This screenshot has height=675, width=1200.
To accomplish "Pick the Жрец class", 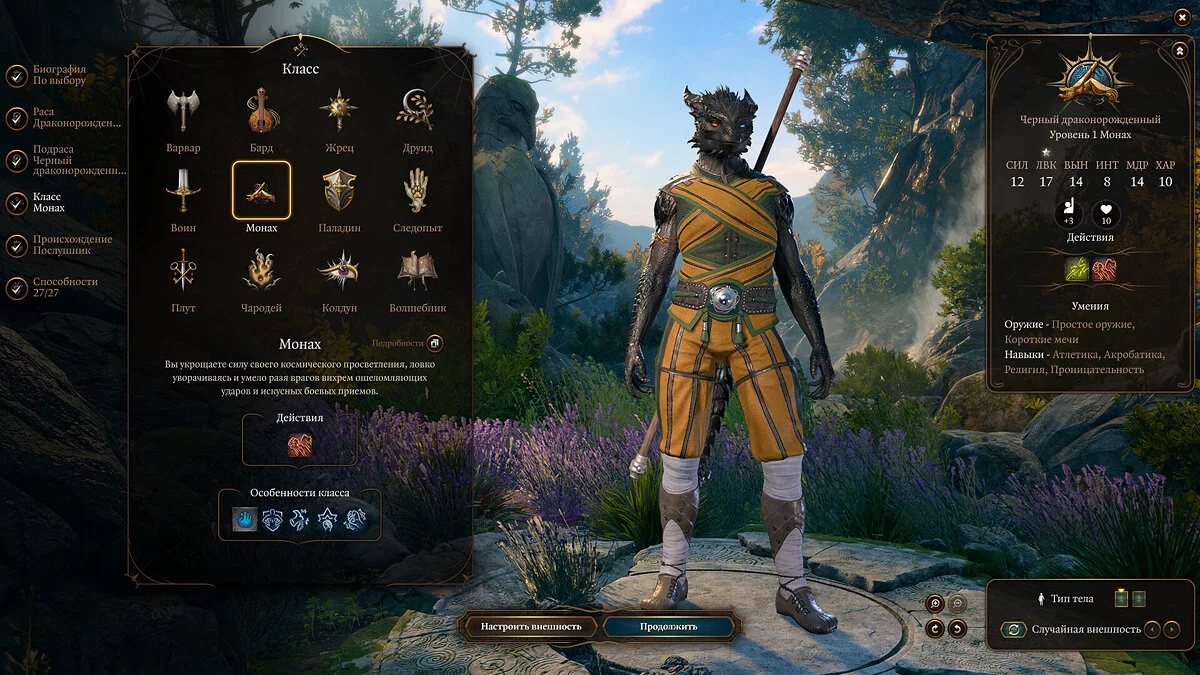I will 339,112.
